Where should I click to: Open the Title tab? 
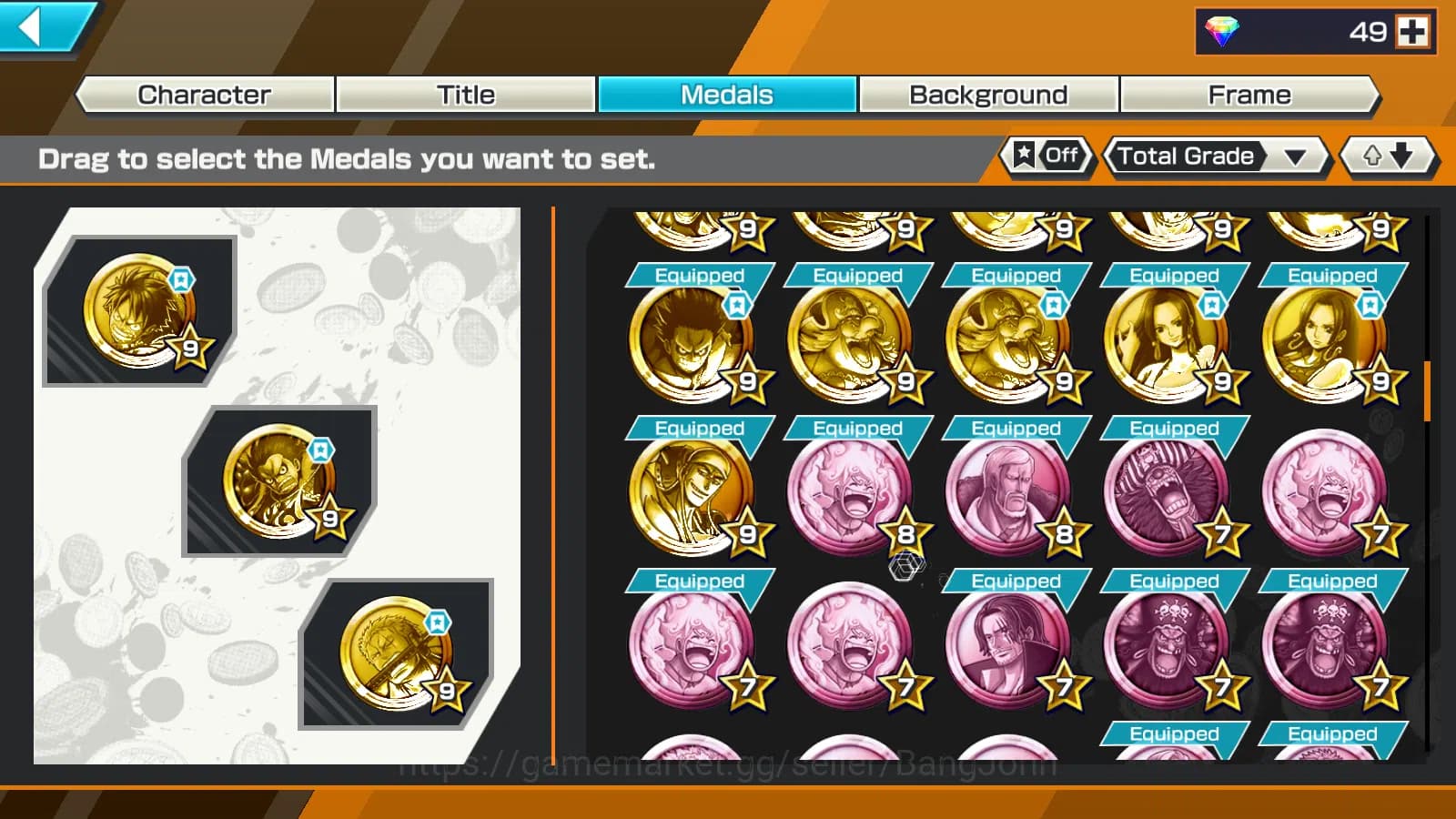coord(465,95)
